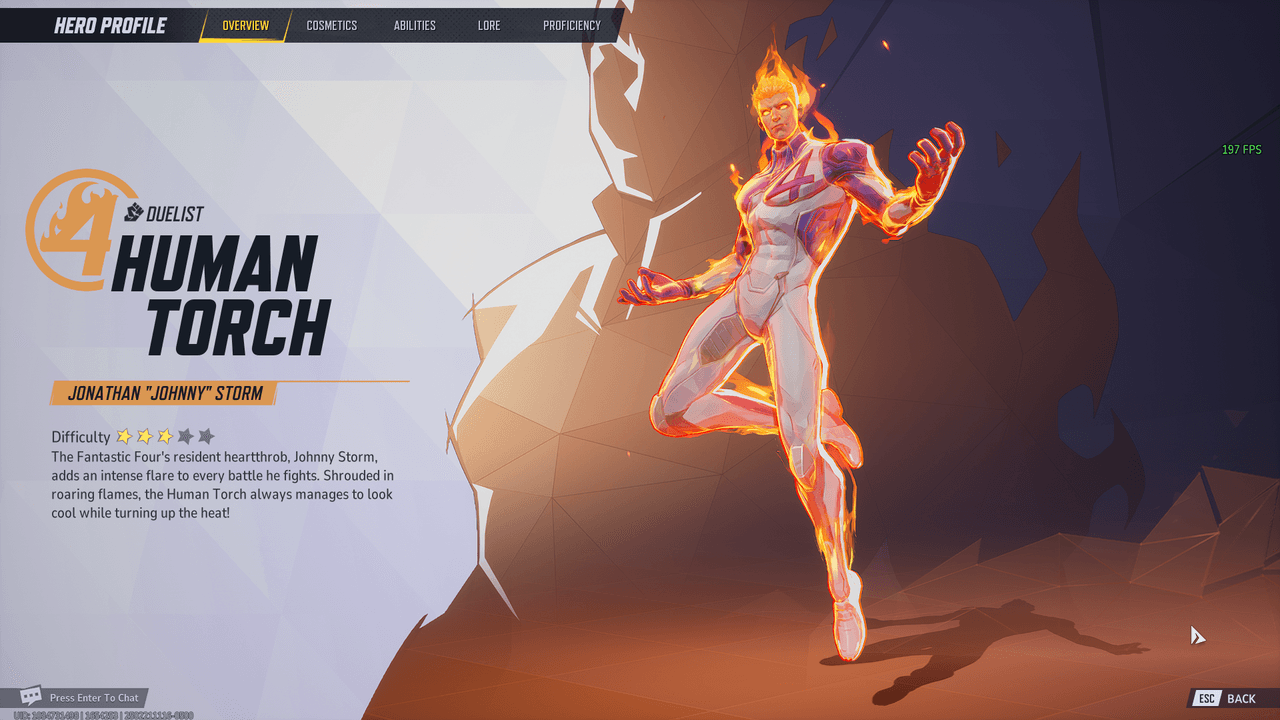Show the Abilities tab
The image size is (1280, 720).
(x=414, y=25)
